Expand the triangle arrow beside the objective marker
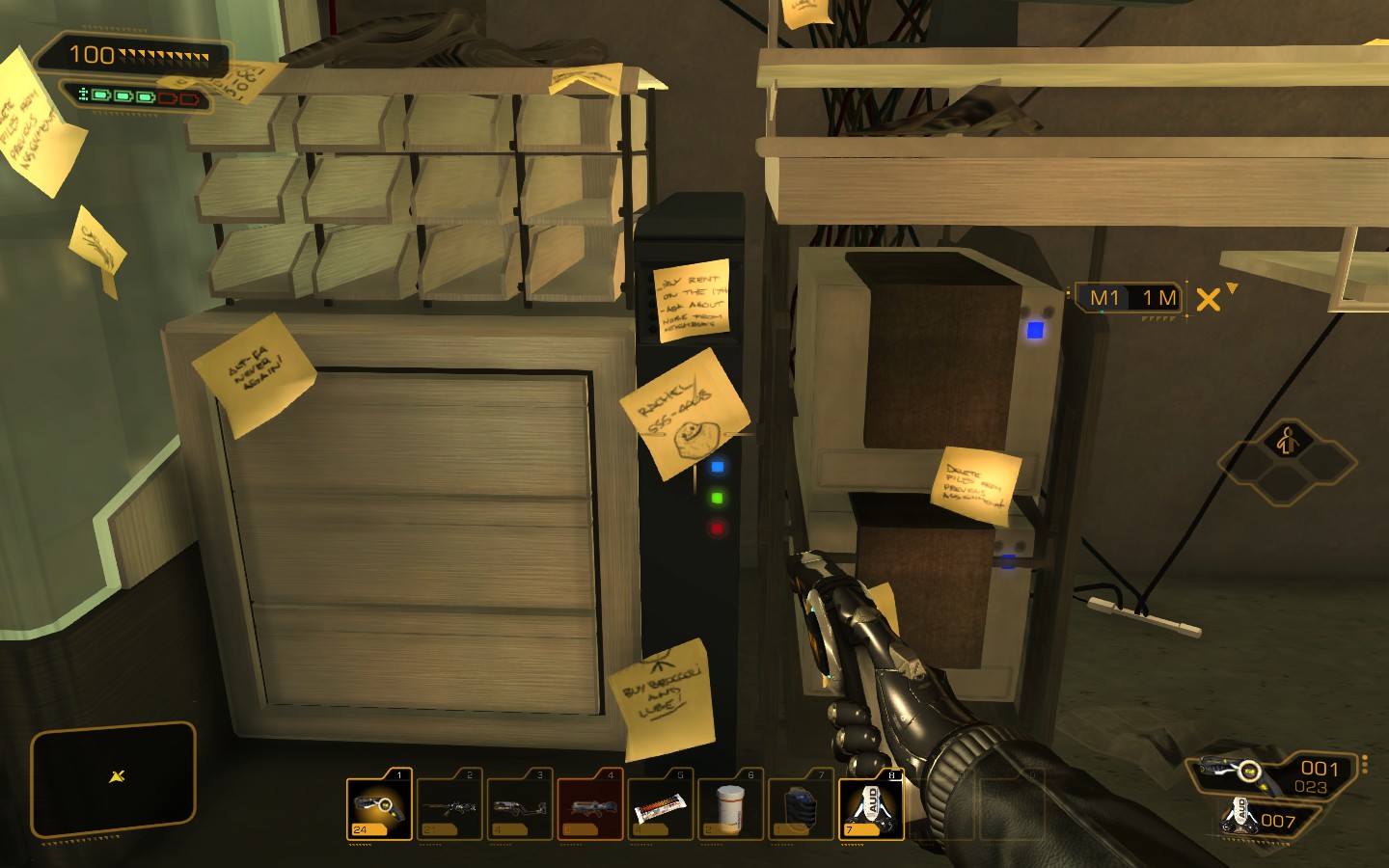Viewport: 1389px width, 868px height. tap(1233, 289)
